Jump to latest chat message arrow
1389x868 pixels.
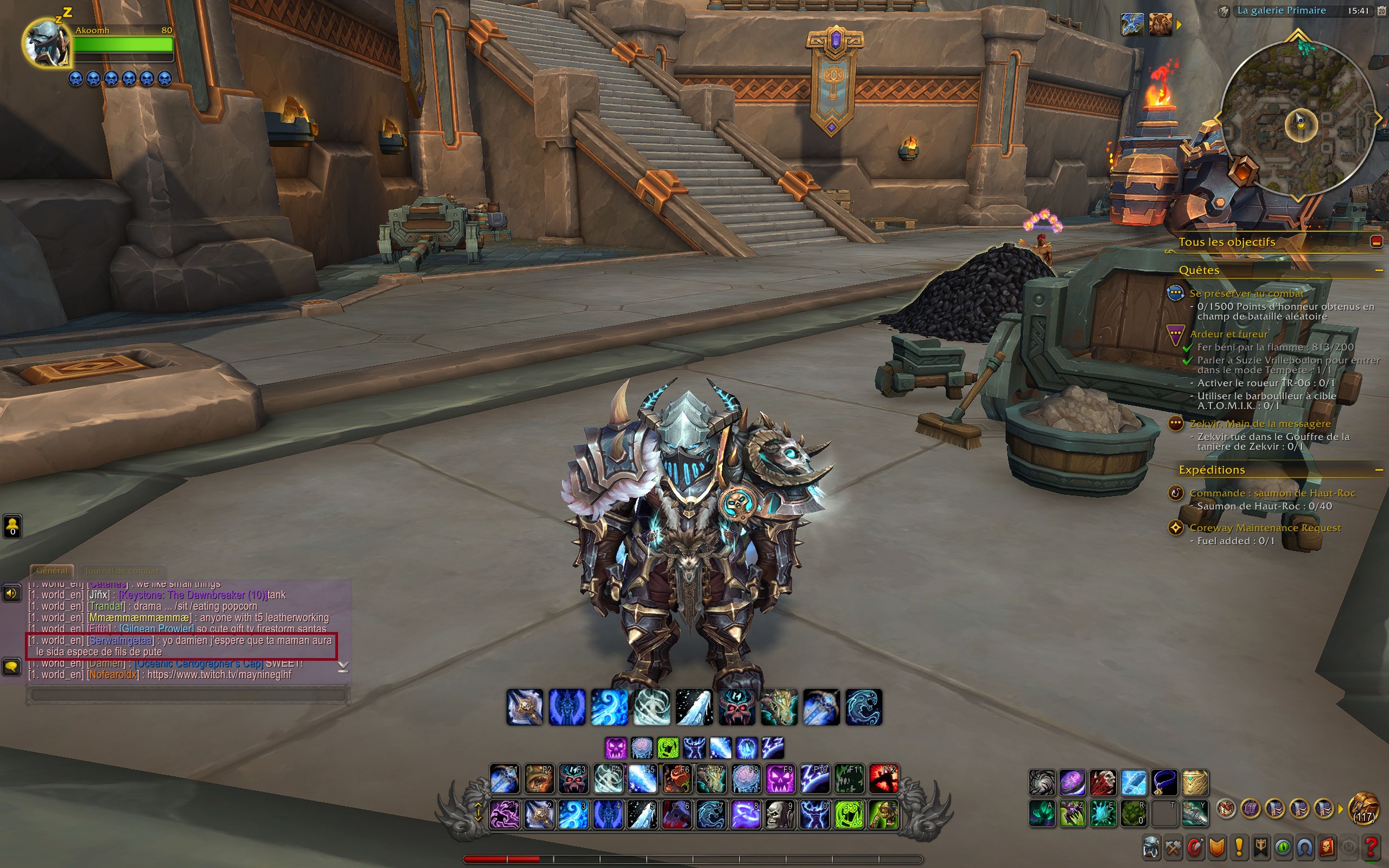click(x=343, y=667)
